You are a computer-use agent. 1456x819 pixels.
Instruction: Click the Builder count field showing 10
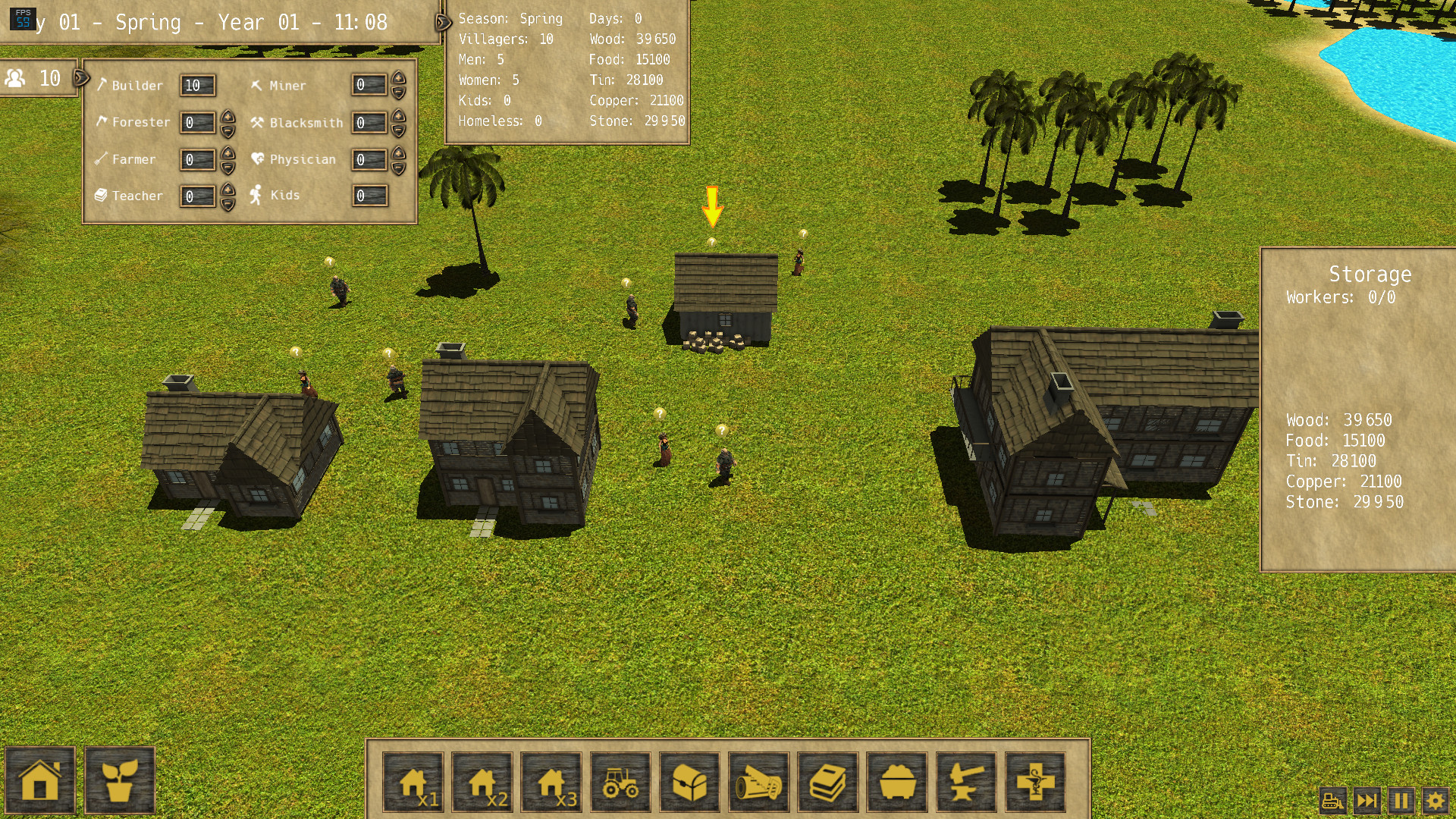point(196,86)
